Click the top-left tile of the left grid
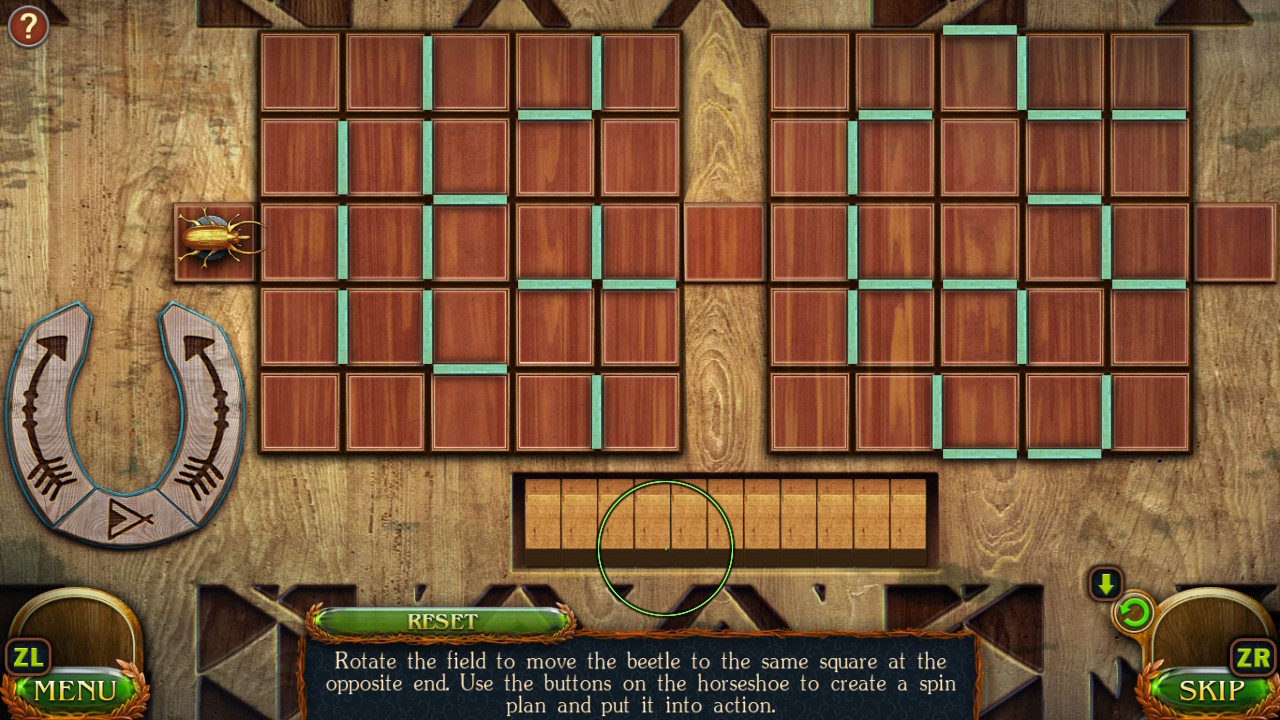Screen dimensions: 1280x720 point(298,73)
